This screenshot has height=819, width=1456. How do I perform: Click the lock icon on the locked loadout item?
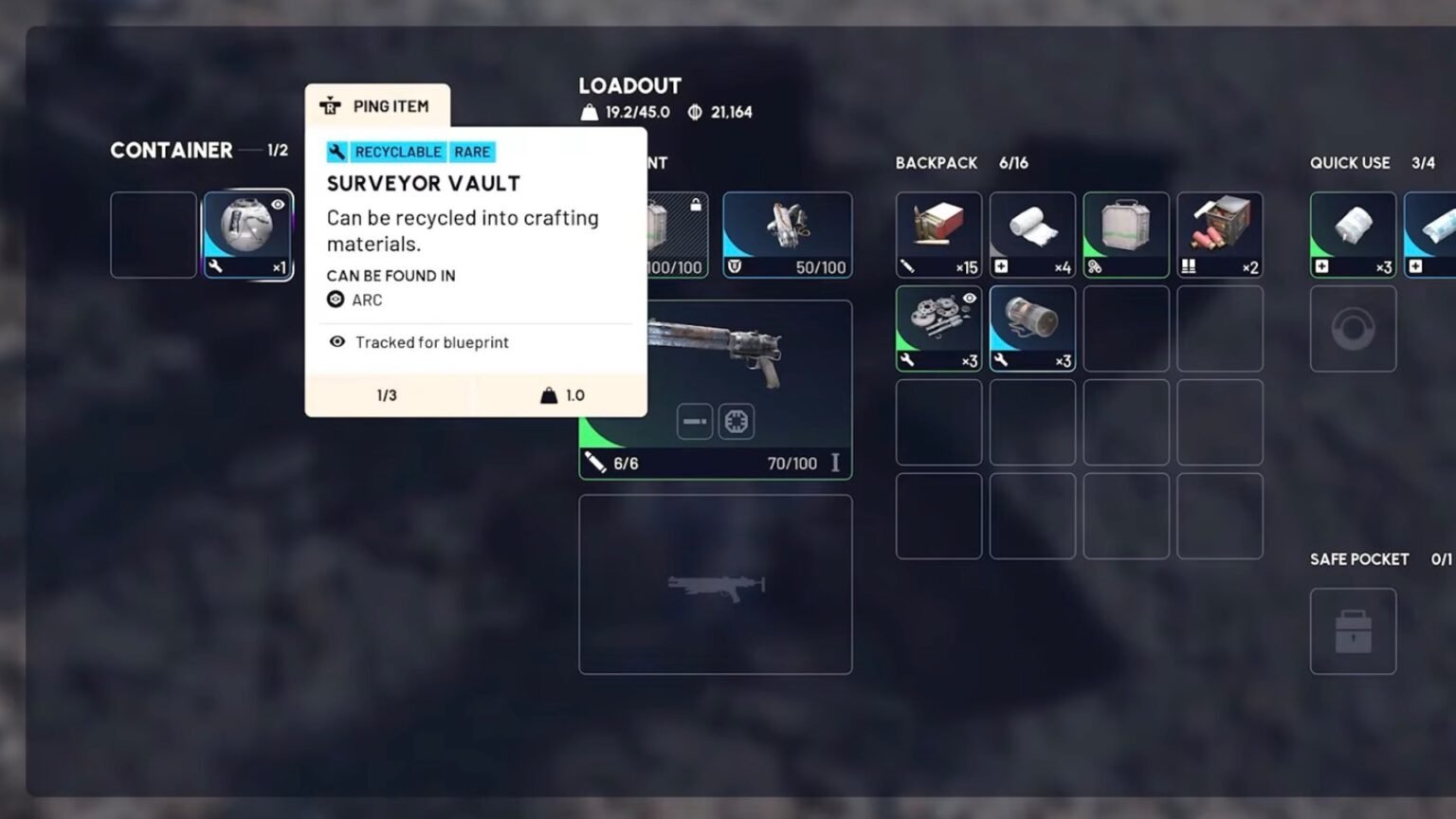tap(697, 204)
